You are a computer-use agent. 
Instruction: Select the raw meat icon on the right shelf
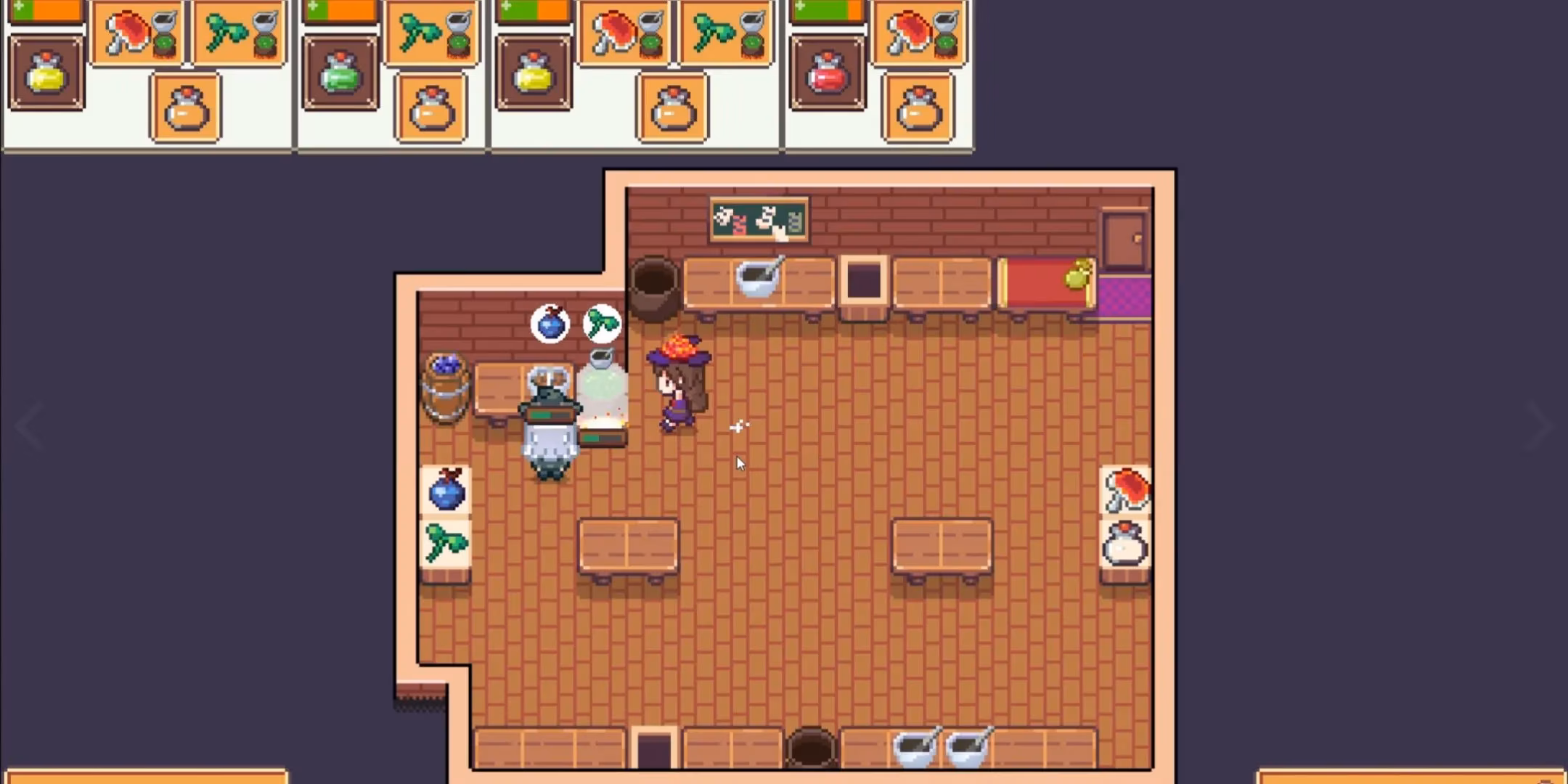pos(1127,491)
